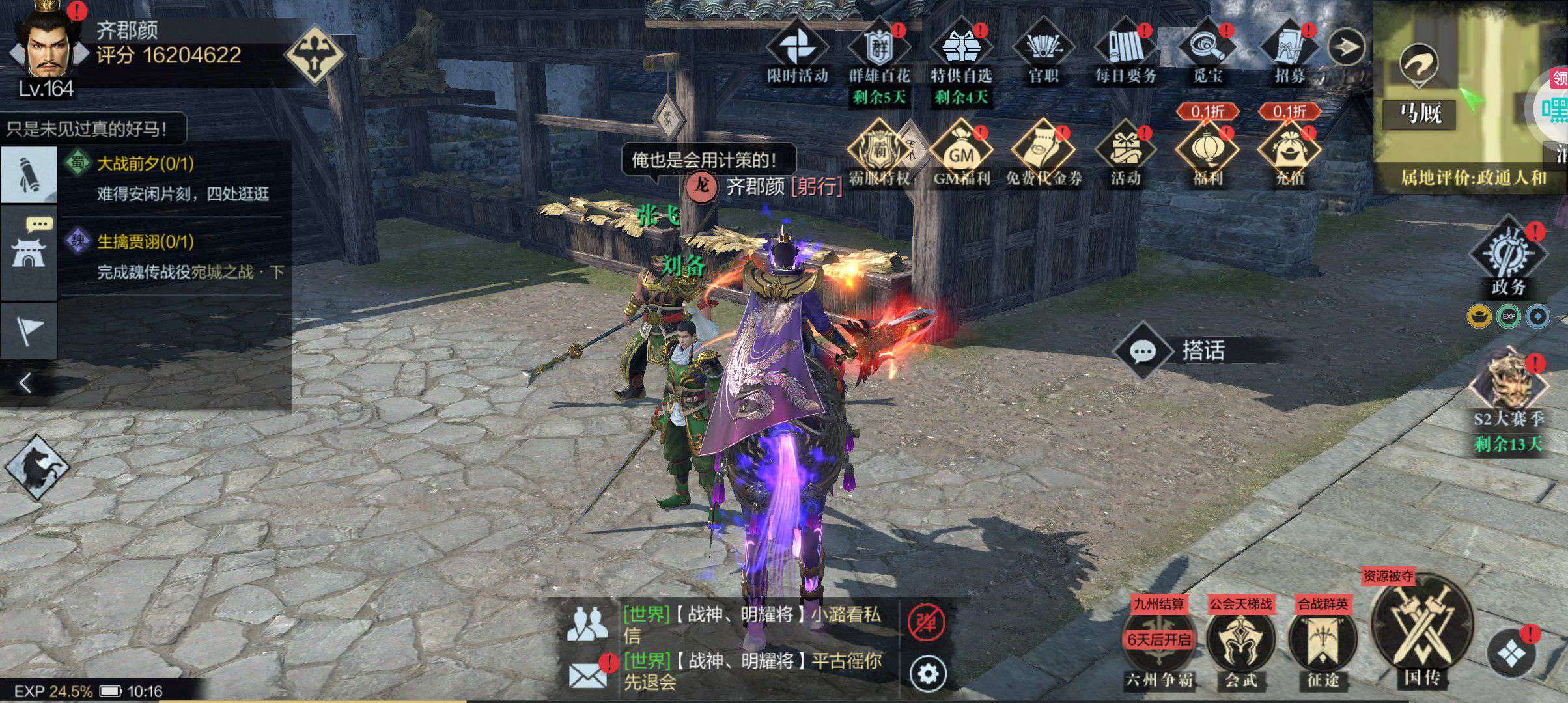The height and width of the screenshot is (703, 1568).
Task: Open the 政务 government affairs menu
Action: tap(1508, 257)
